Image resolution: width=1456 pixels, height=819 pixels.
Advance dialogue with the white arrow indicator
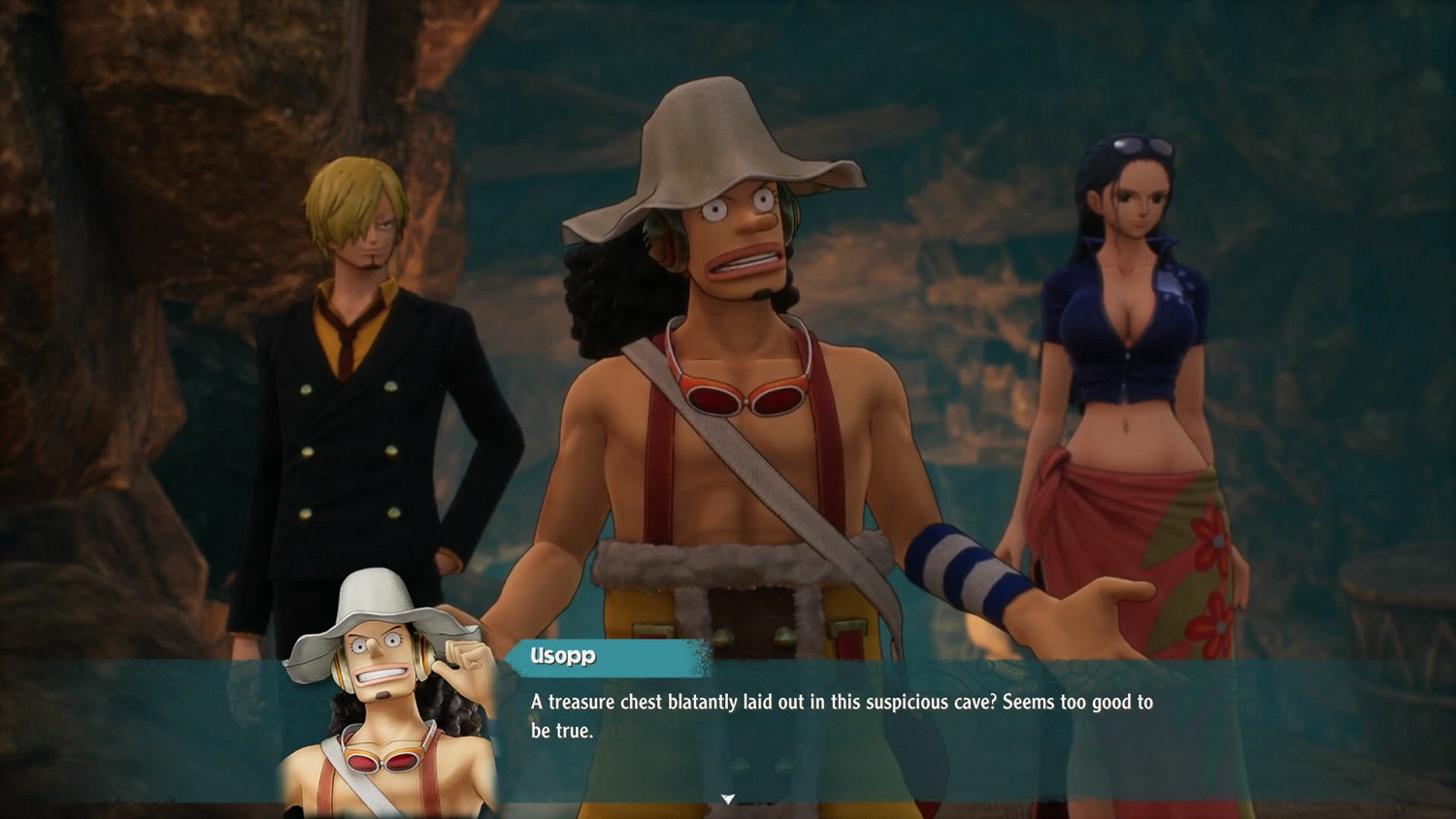point(728,800)
